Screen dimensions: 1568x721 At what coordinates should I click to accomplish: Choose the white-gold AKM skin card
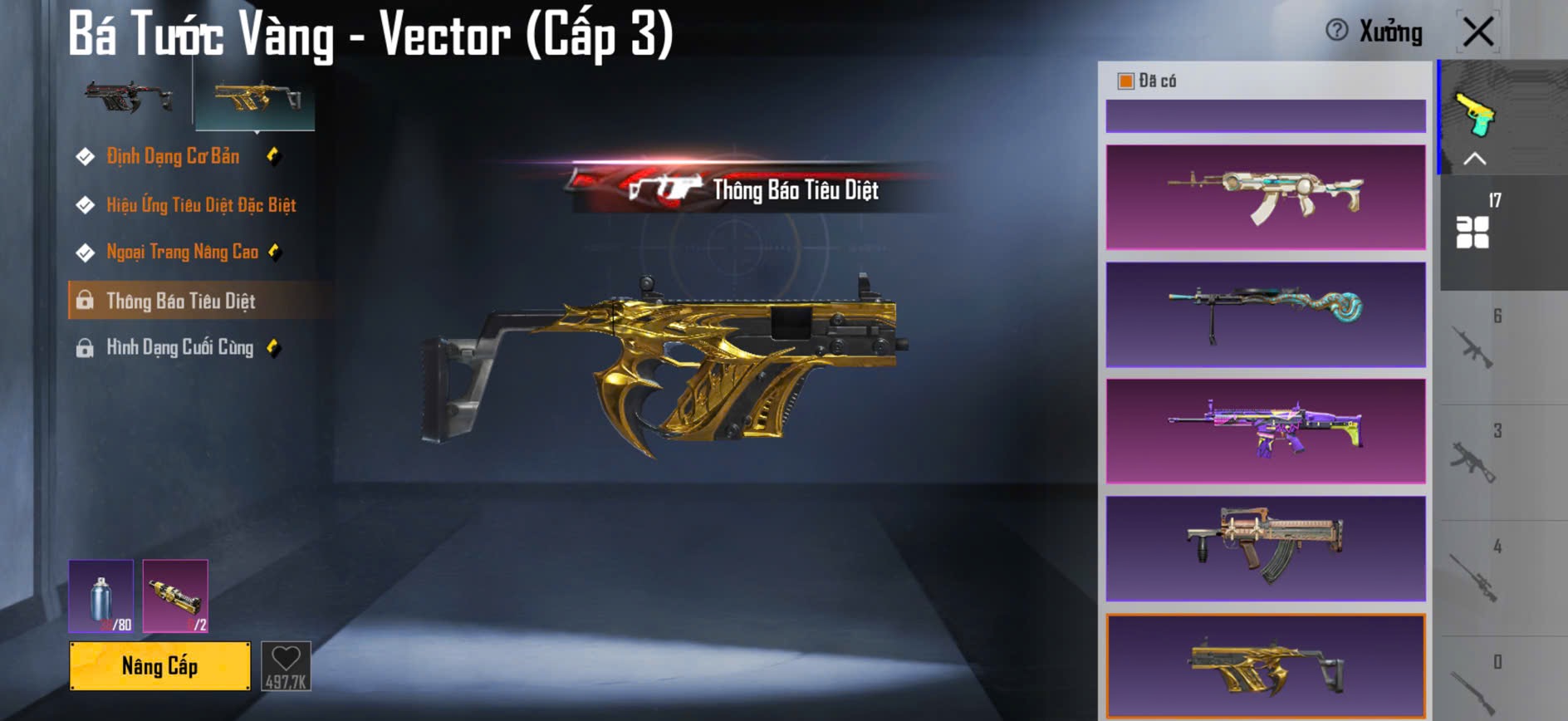coord(1265,197)
